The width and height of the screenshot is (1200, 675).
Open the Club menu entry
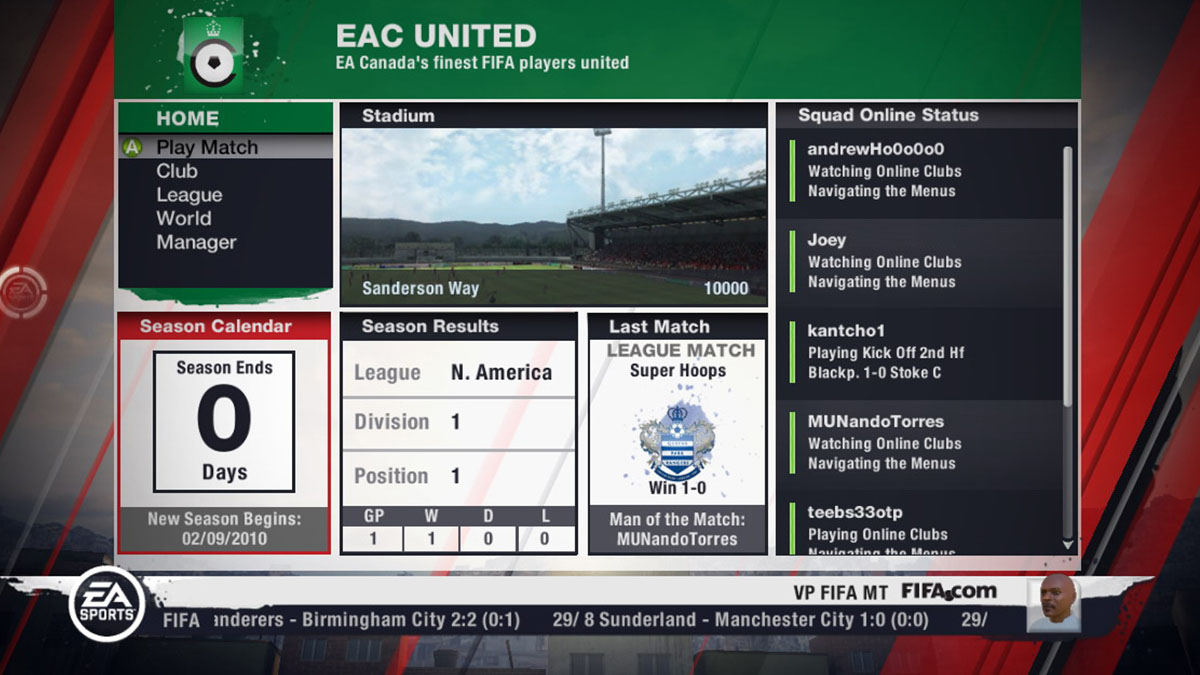coord(177,171)
